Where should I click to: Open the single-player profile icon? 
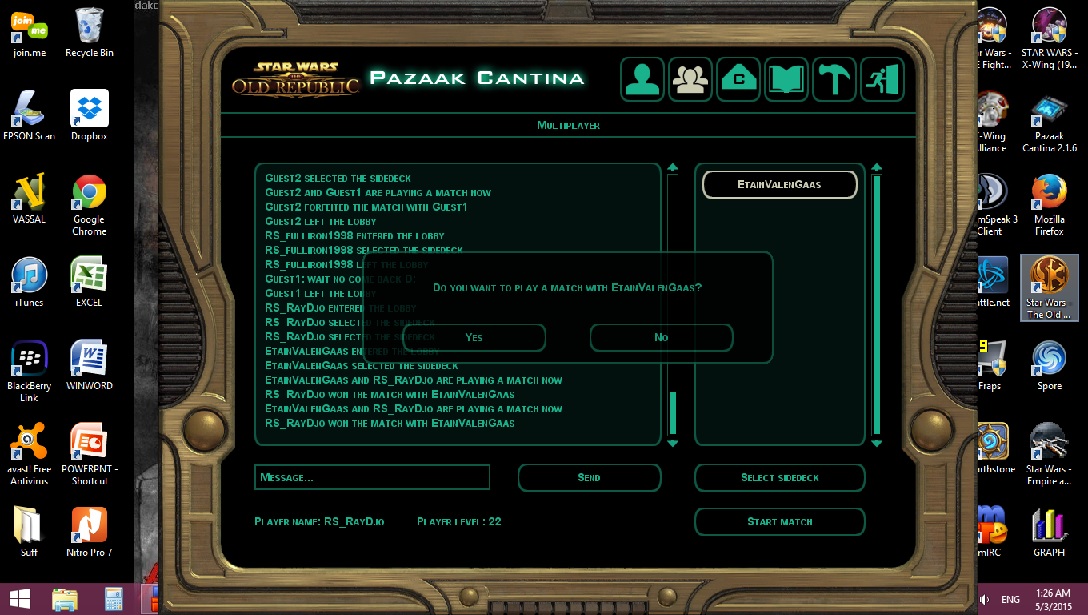click(642, 79)
